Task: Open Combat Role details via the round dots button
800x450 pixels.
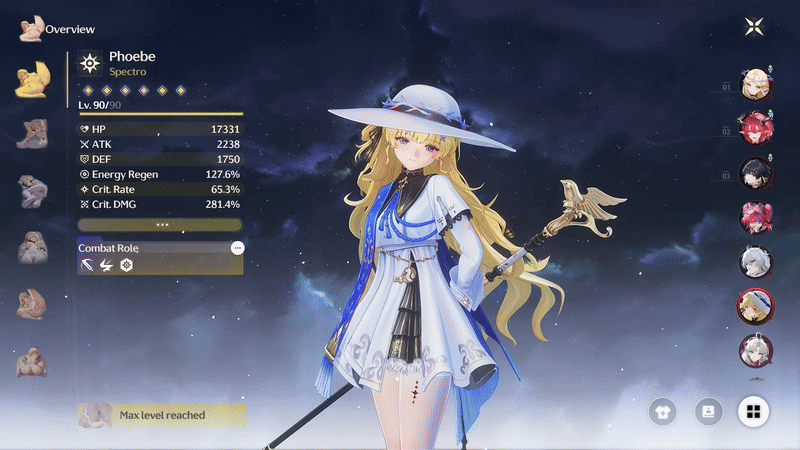Action: (237, 247)
